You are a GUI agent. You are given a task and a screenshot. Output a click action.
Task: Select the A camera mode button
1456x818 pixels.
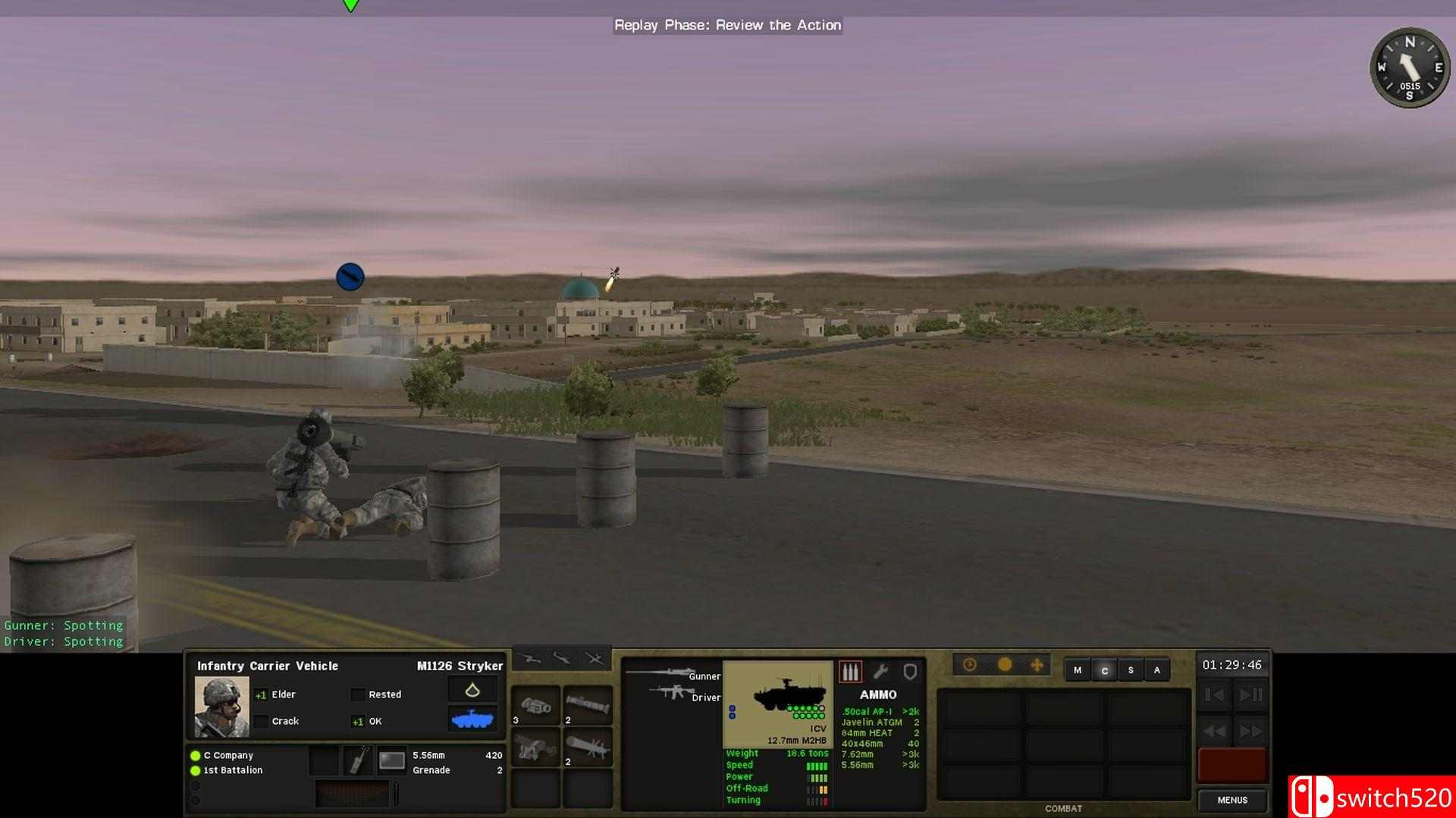[1157, 670]
